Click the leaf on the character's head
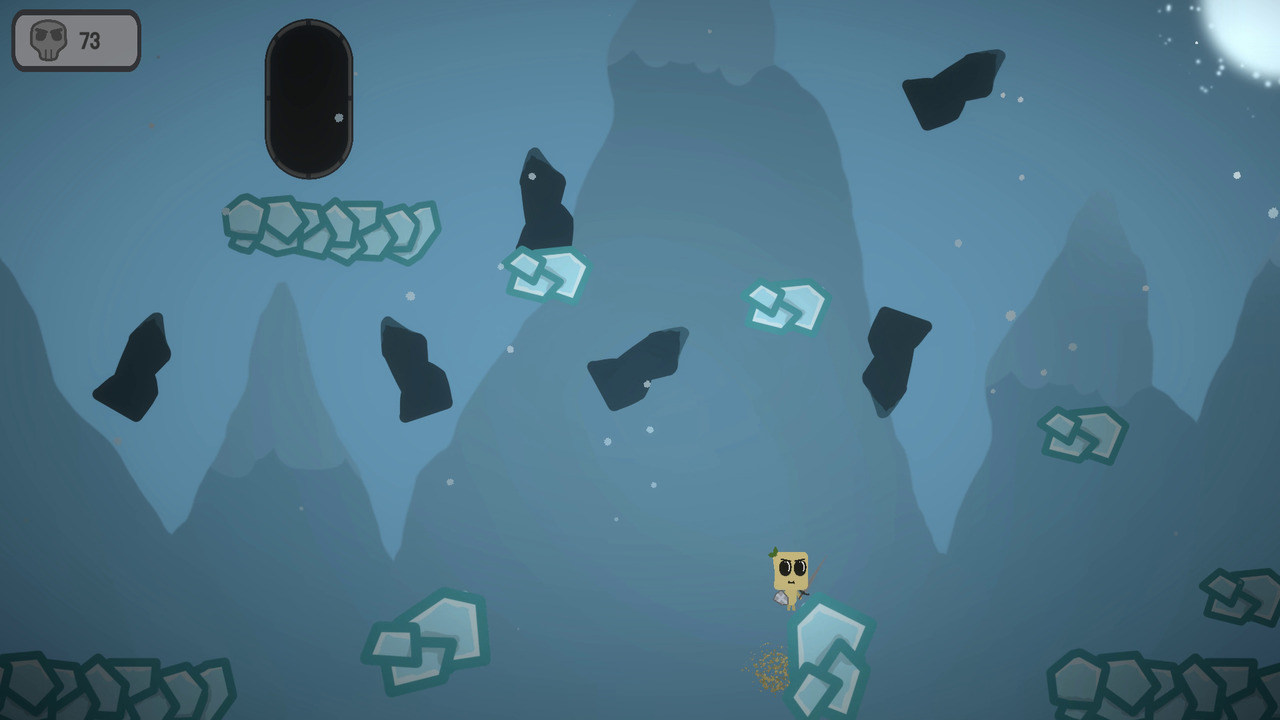The image size is (1280, 720). click(x=773, y=551)
